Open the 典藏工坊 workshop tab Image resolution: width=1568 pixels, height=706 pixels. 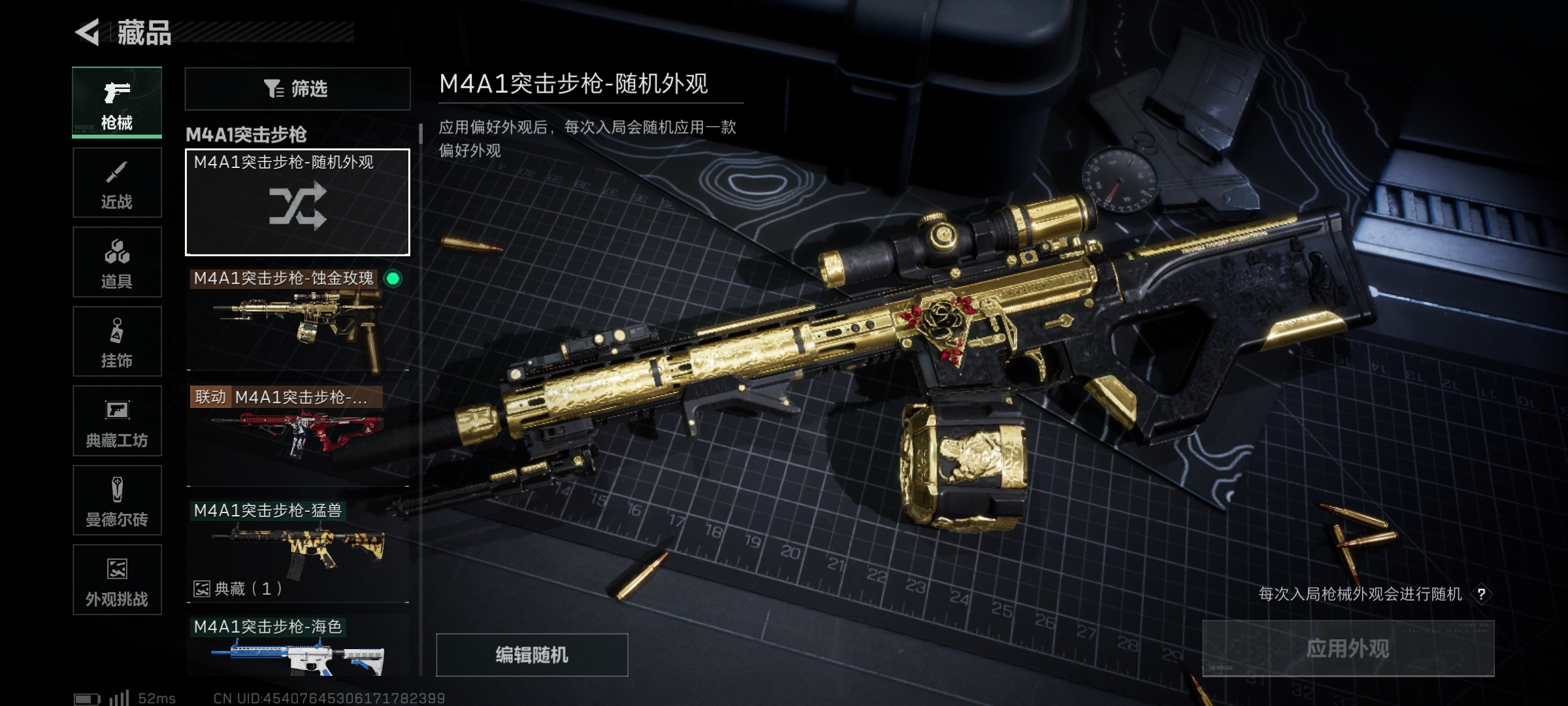[x=117, y=421]
